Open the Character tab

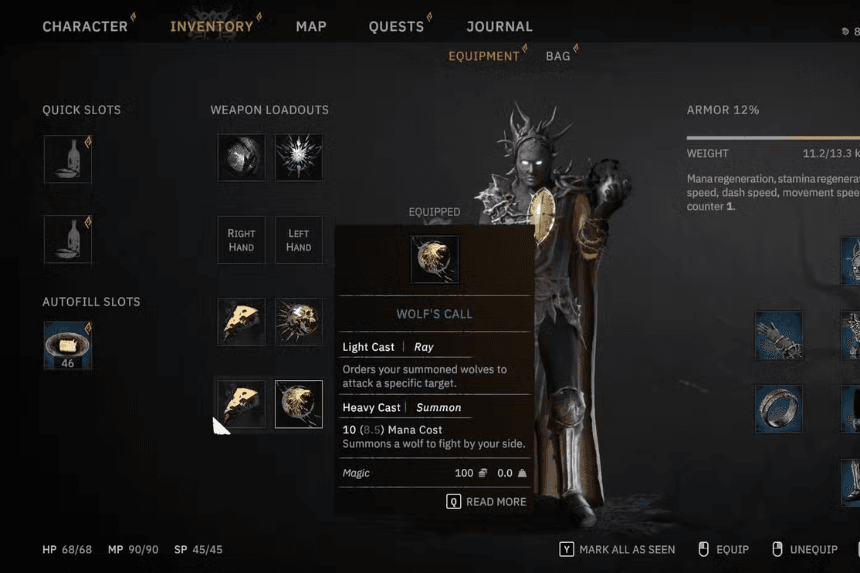pyautogui.click(x=85, y=26)
